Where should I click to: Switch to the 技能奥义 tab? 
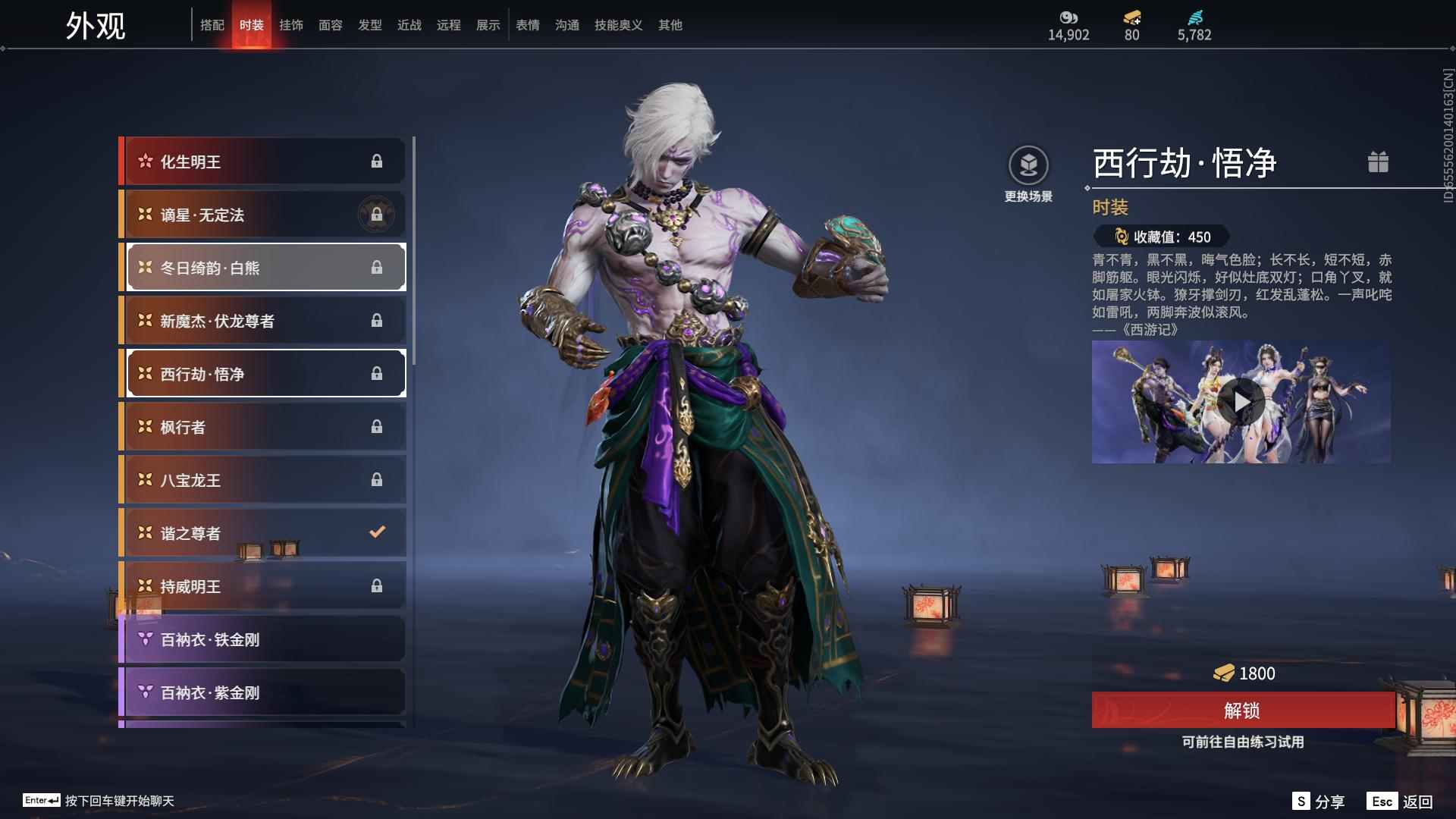tap(618, 25)
